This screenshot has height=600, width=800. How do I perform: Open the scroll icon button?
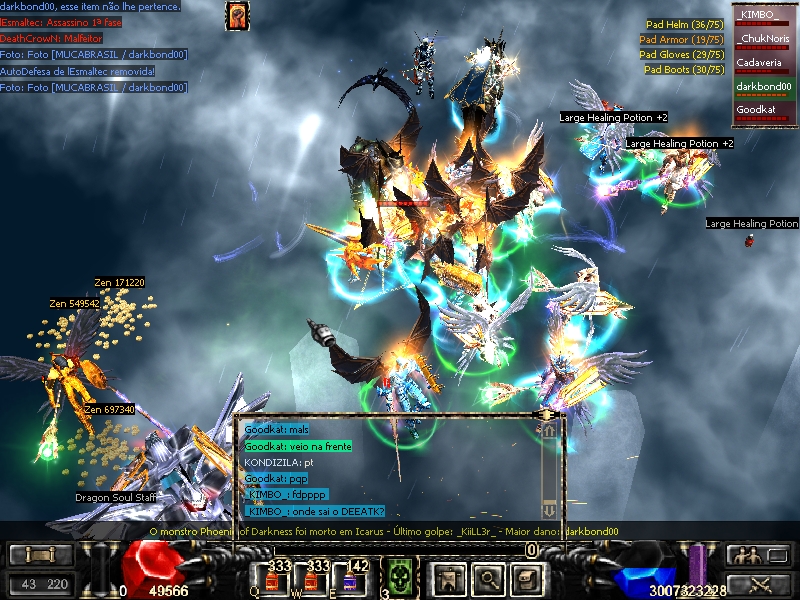pos(527,577)
